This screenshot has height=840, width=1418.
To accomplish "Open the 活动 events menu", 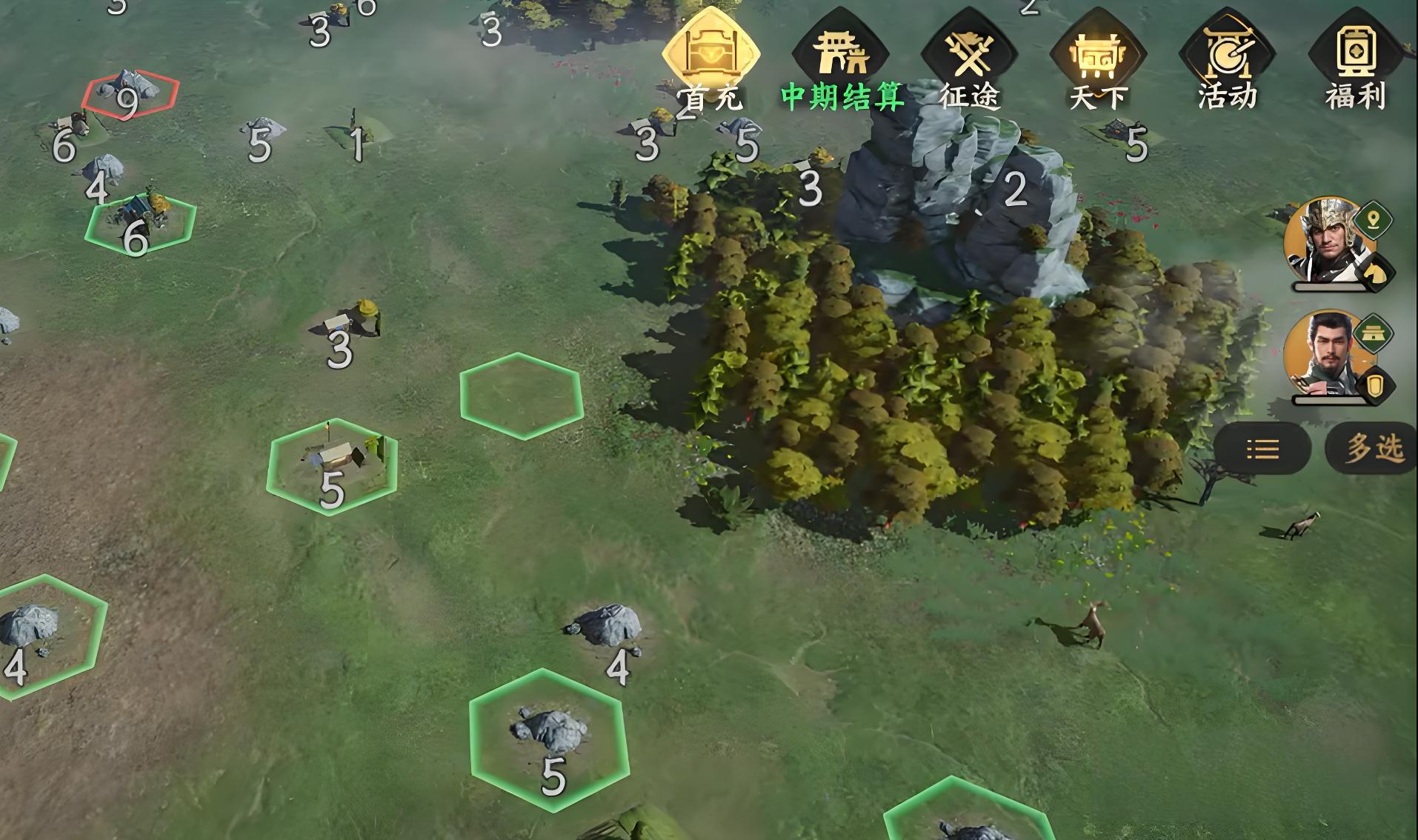I will click(x=1227, y=61).
